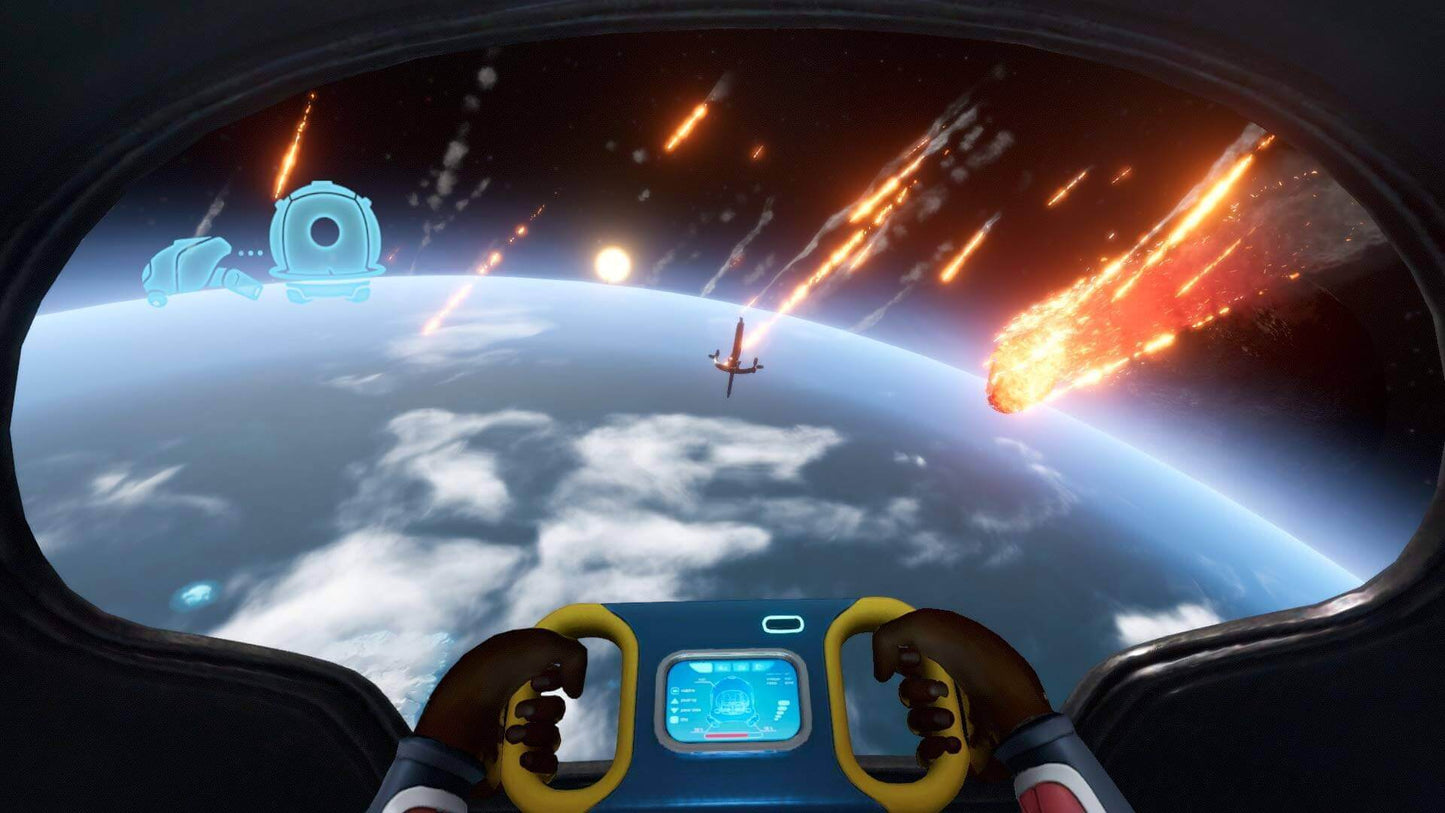The width and height of the screenshot is (1445, 813).
Task: Select the bottom control icon under pitch down
Action: tap(674, 720)
